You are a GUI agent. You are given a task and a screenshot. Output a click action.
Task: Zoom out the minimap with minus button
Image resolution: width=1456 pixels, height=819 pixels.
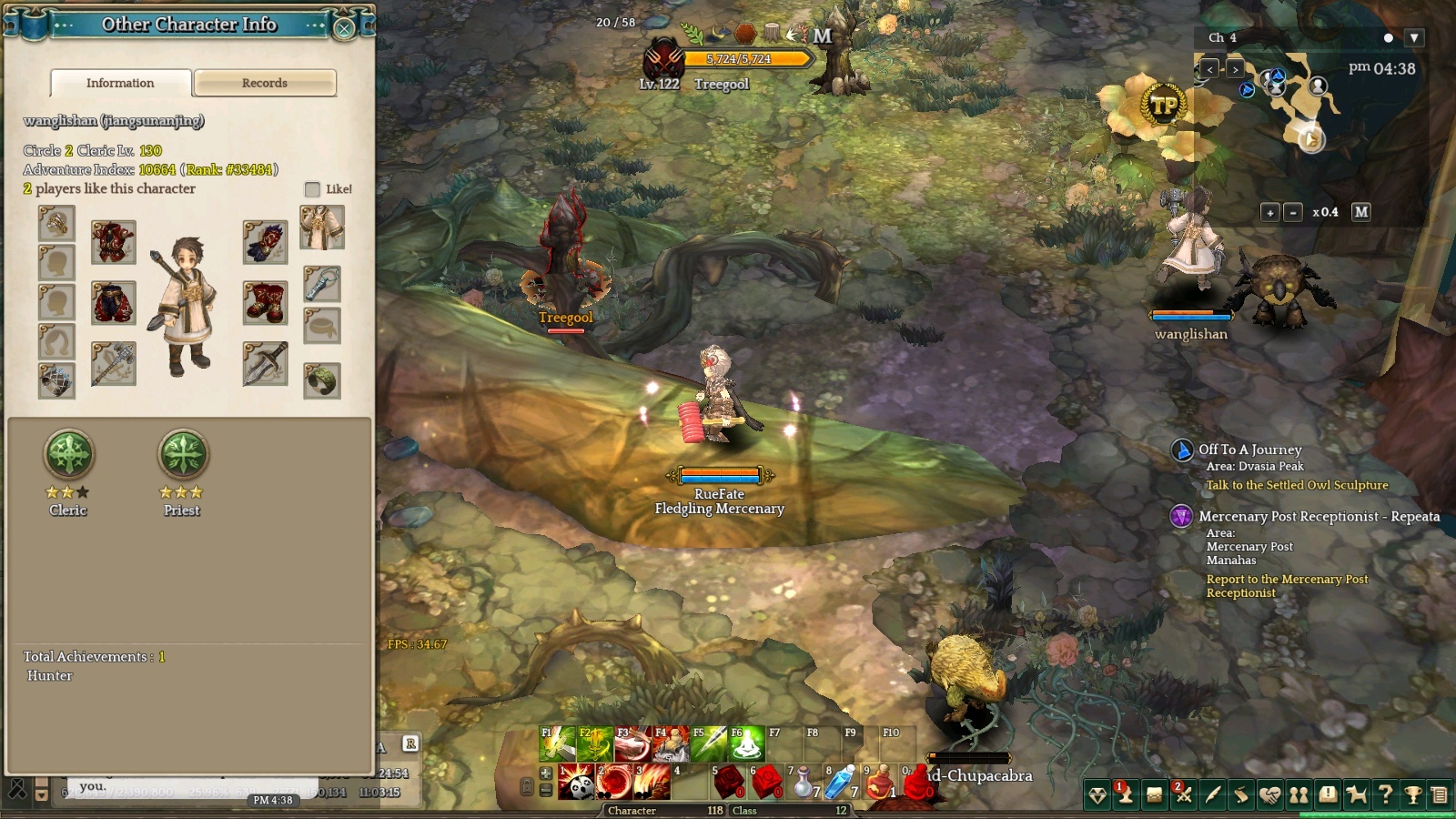[1293, 212]
